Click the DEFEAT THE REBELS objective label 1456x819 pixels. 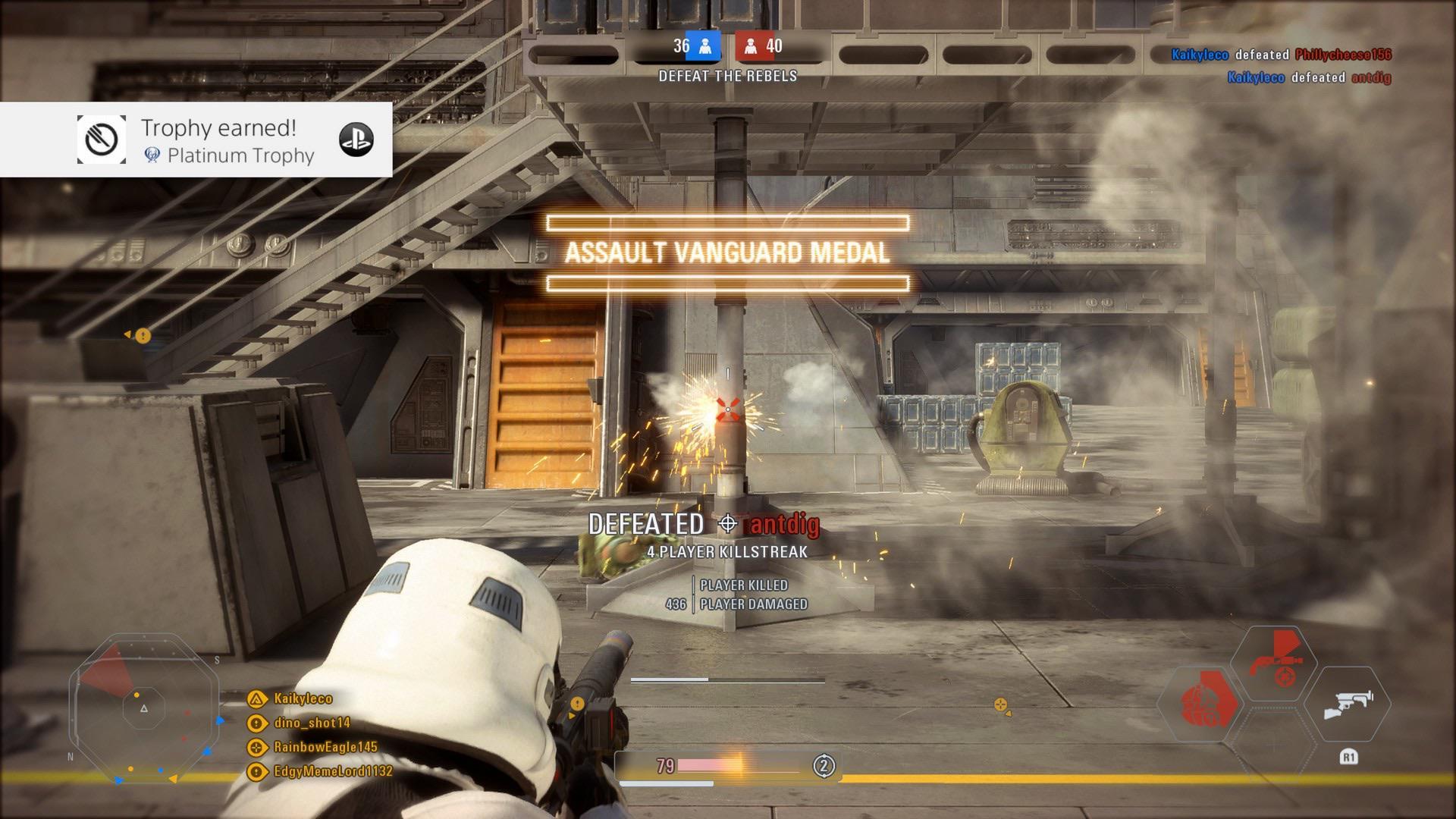(727, 76)
